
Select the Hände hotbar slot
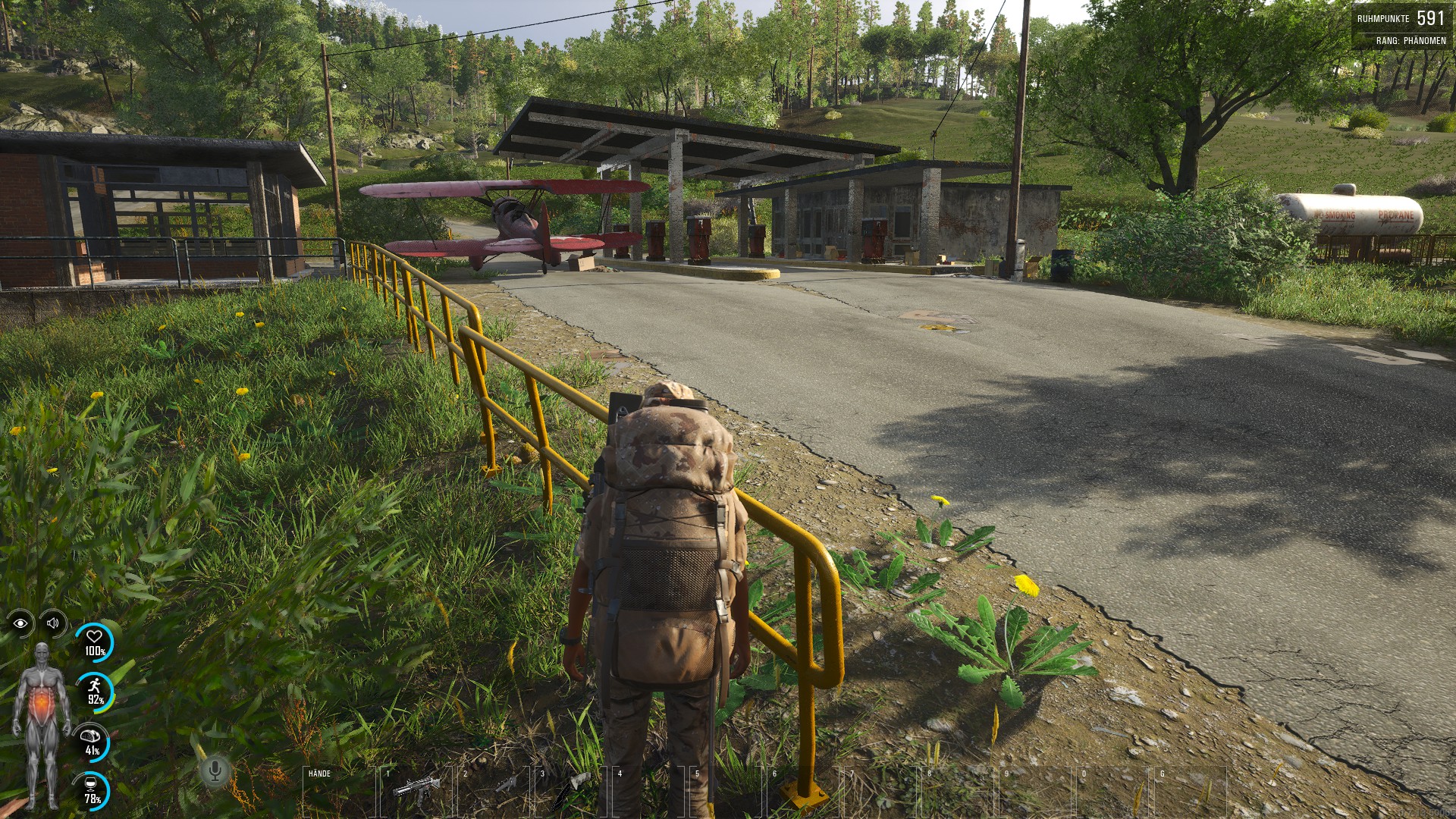click(x=338, y=792)
